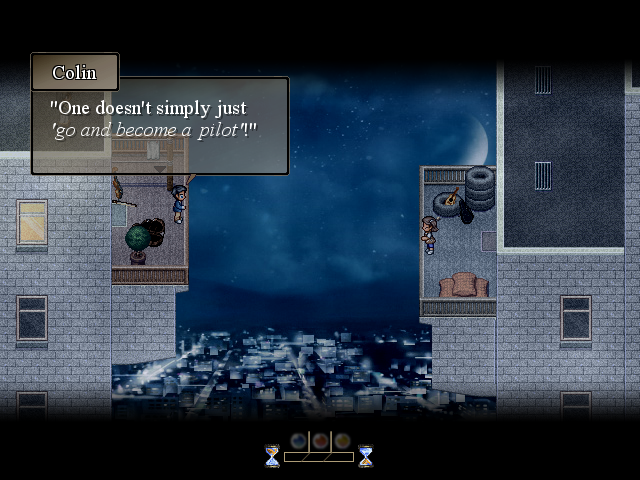
Task: Select the blue memory orb
Action: point(298,440)
